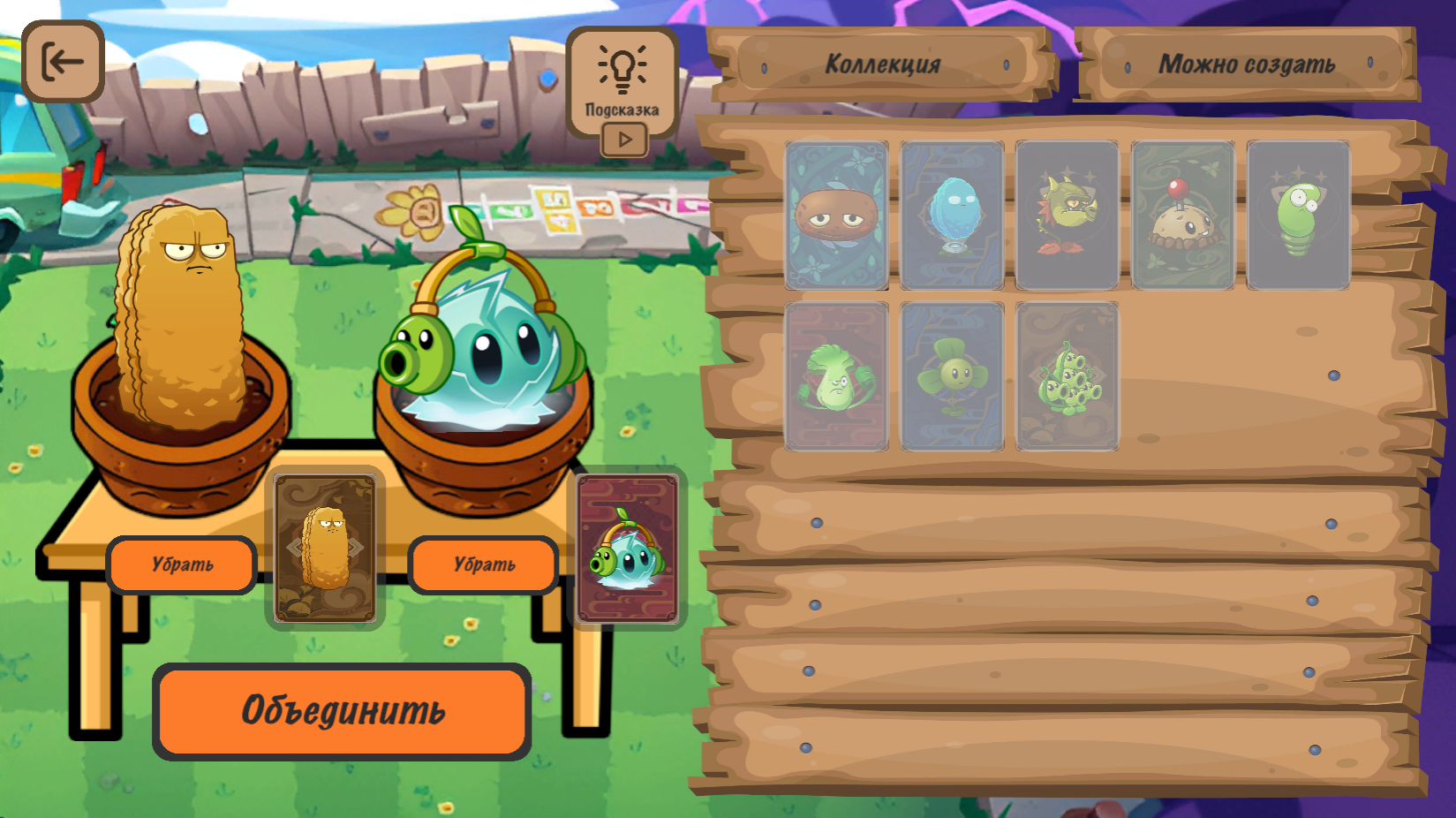Open the Можно создать tab
Image resolution: width=1456 pixels, height=818 pixels.
click(1249, 63)
